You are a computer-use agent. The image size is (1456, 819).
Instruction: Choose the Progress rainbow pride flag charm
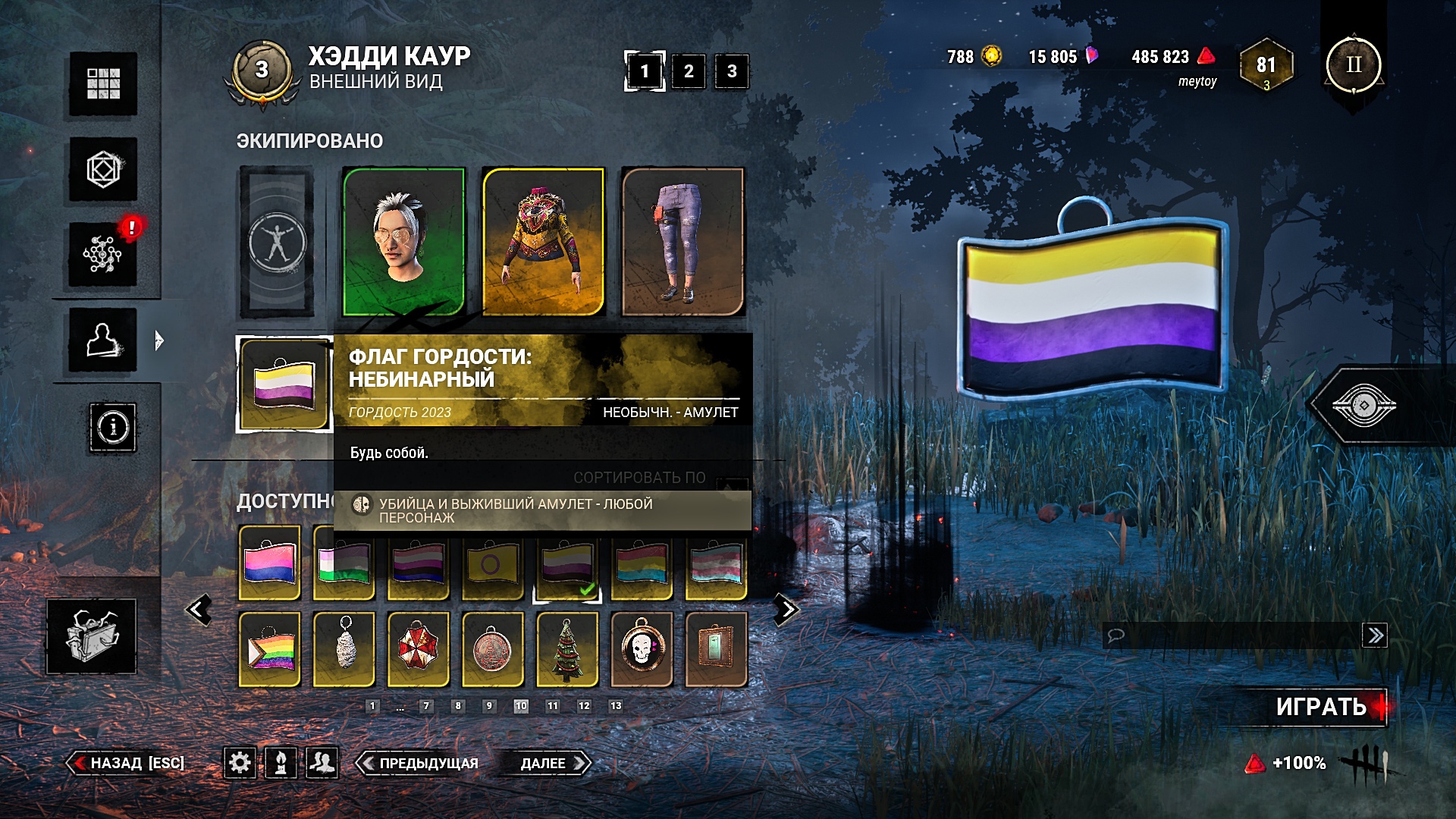pos(270,649)
